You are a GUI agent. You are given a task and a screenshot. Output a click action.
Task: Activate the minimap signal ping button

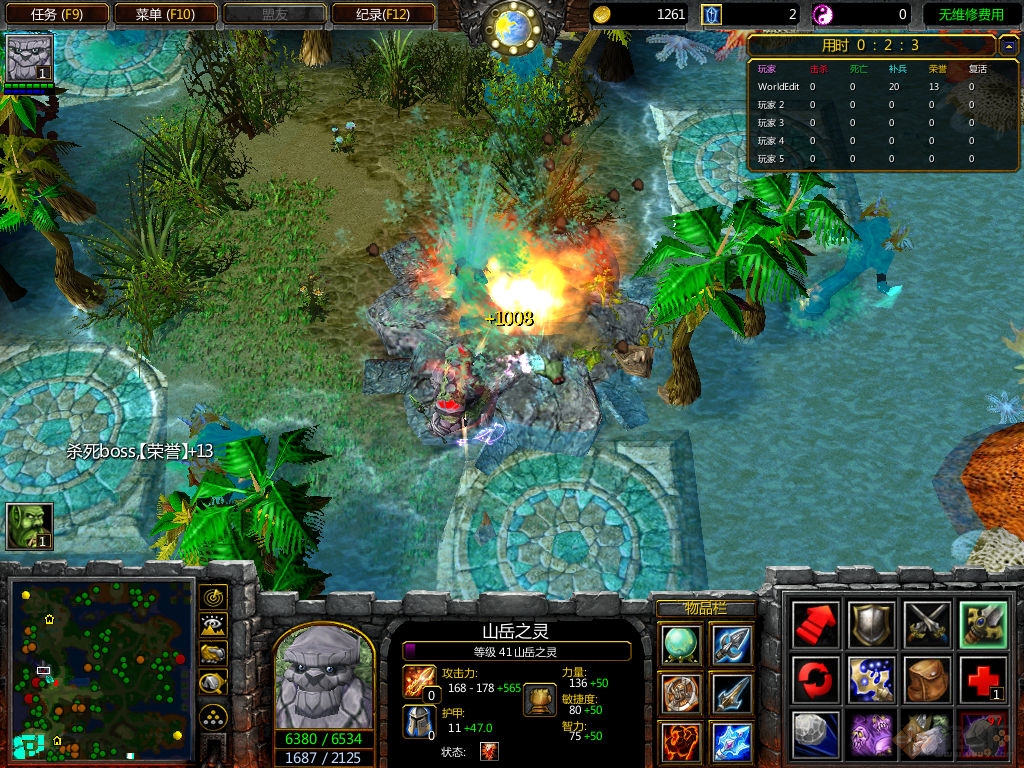pos(212,597)
